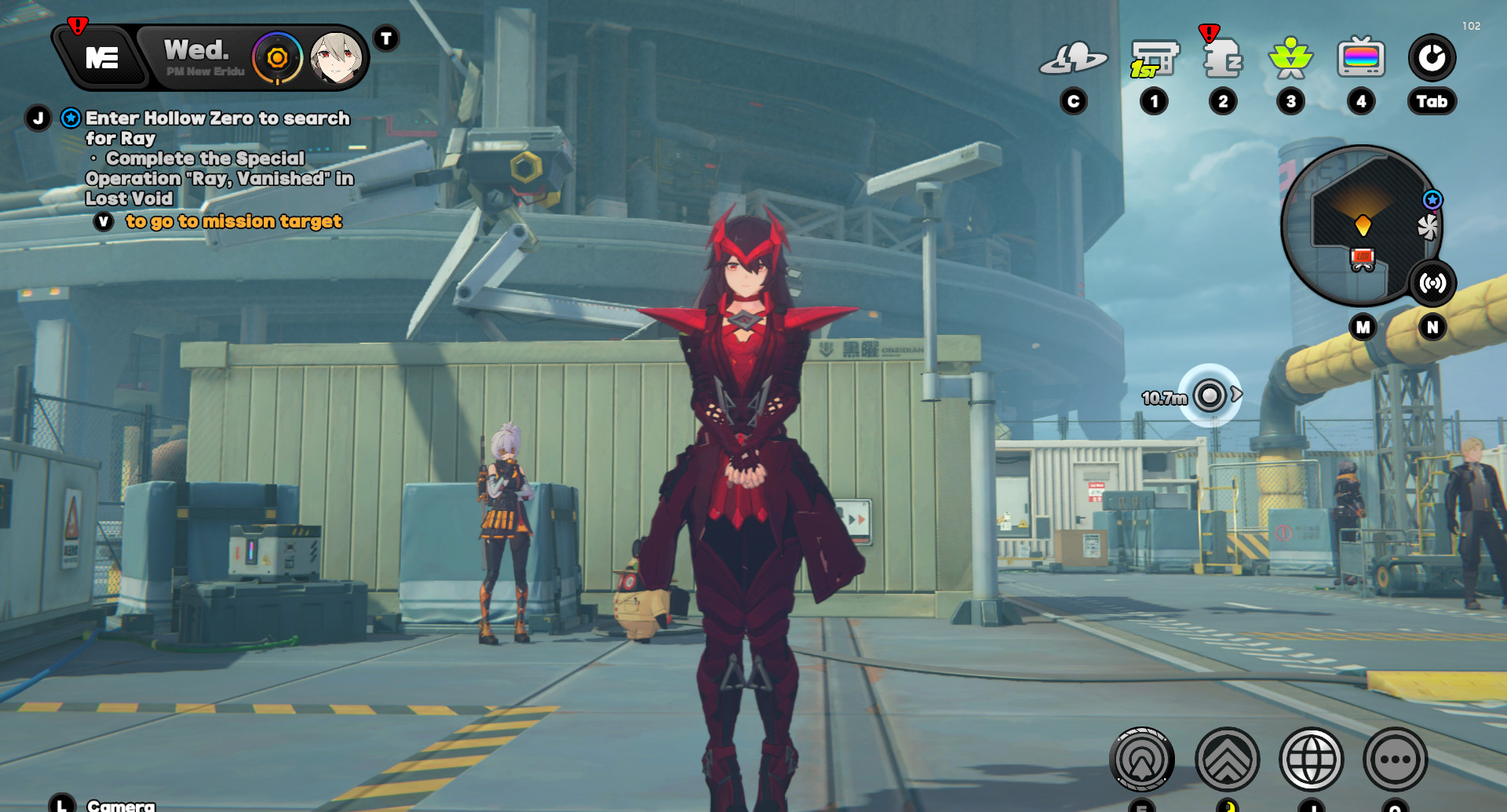
Task: Switch view using the Tab button
Action: coord(1432,101)
